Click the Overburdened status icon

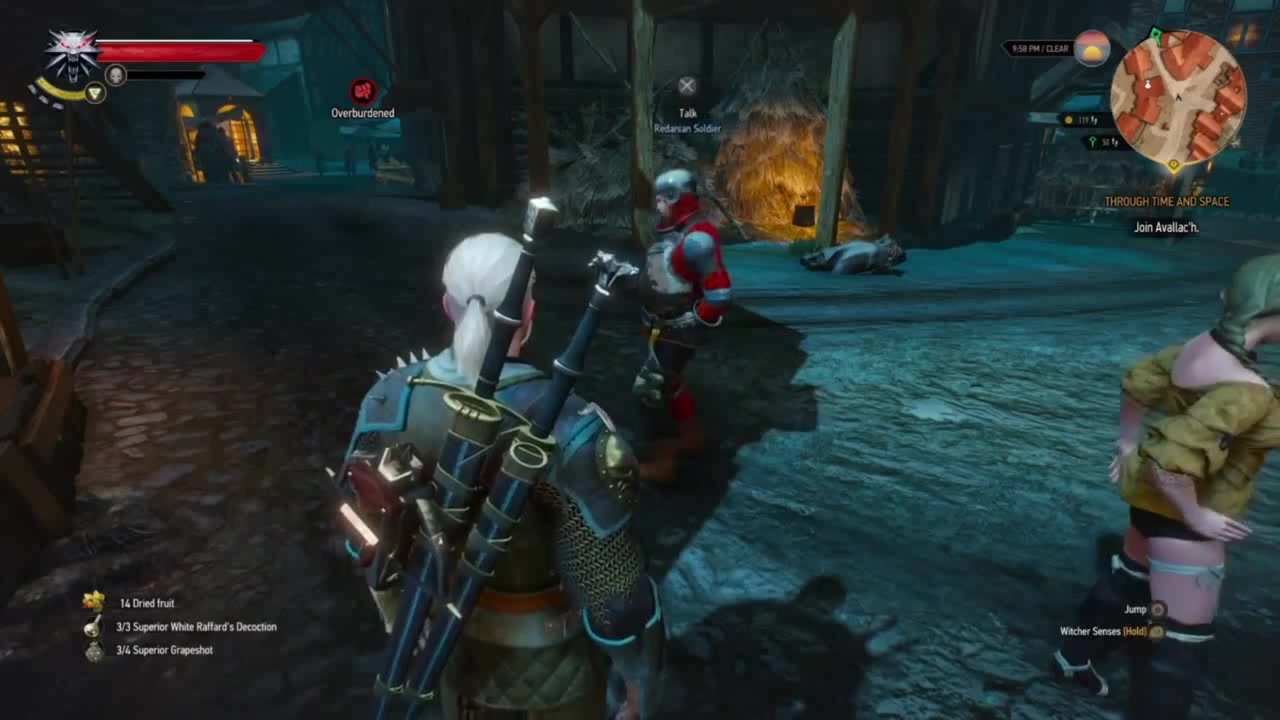(363, 91)
